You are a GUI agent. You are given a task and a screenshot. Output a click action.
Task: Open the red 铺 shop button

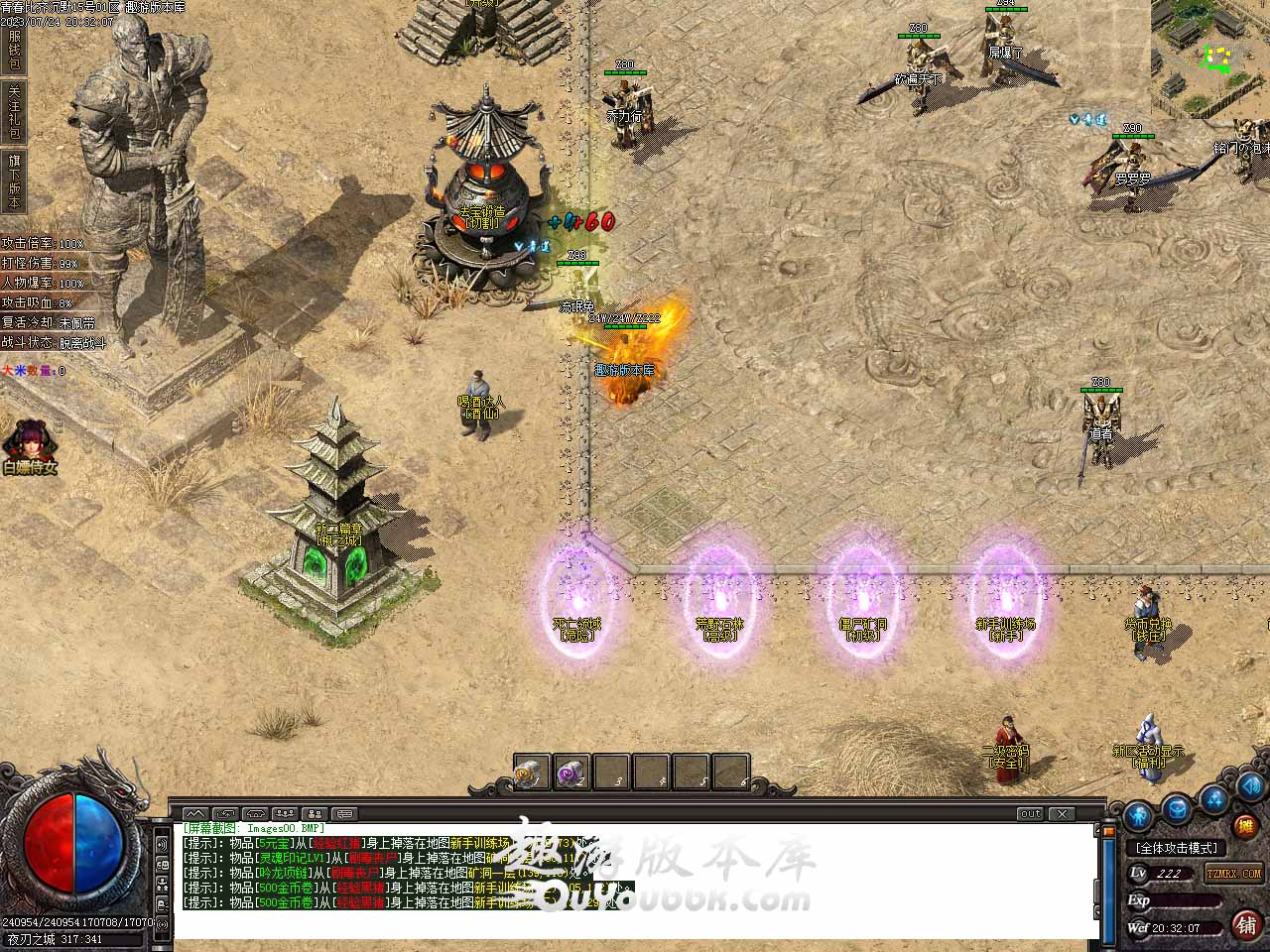(x=1246, y=924)
